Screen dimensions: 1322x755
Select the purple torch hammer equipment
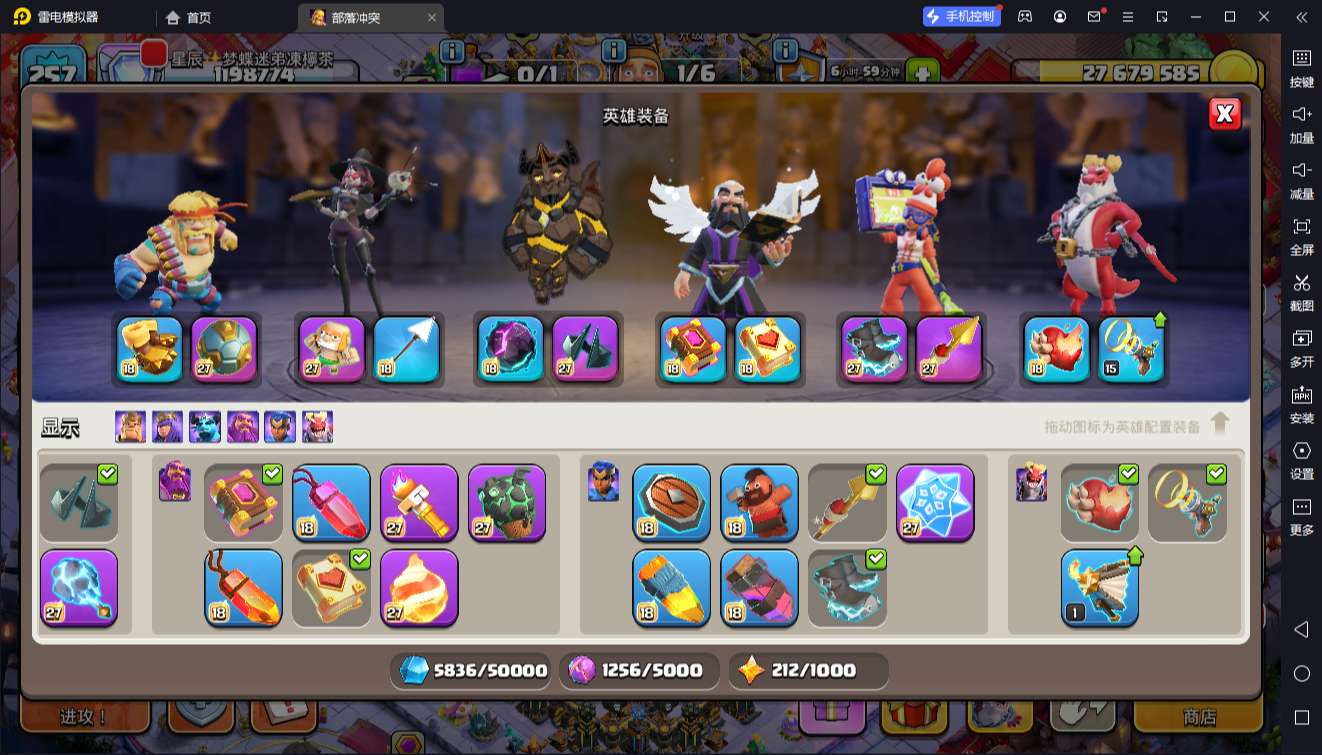tap(419, 502)
